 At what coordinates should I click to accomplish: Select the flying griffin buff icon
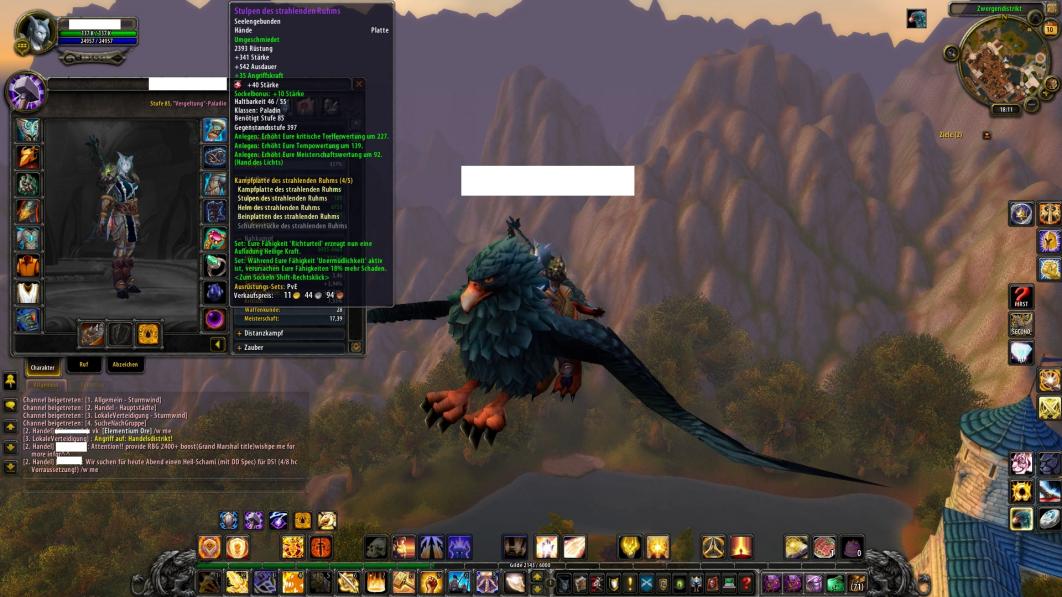[x=916, y=19]
